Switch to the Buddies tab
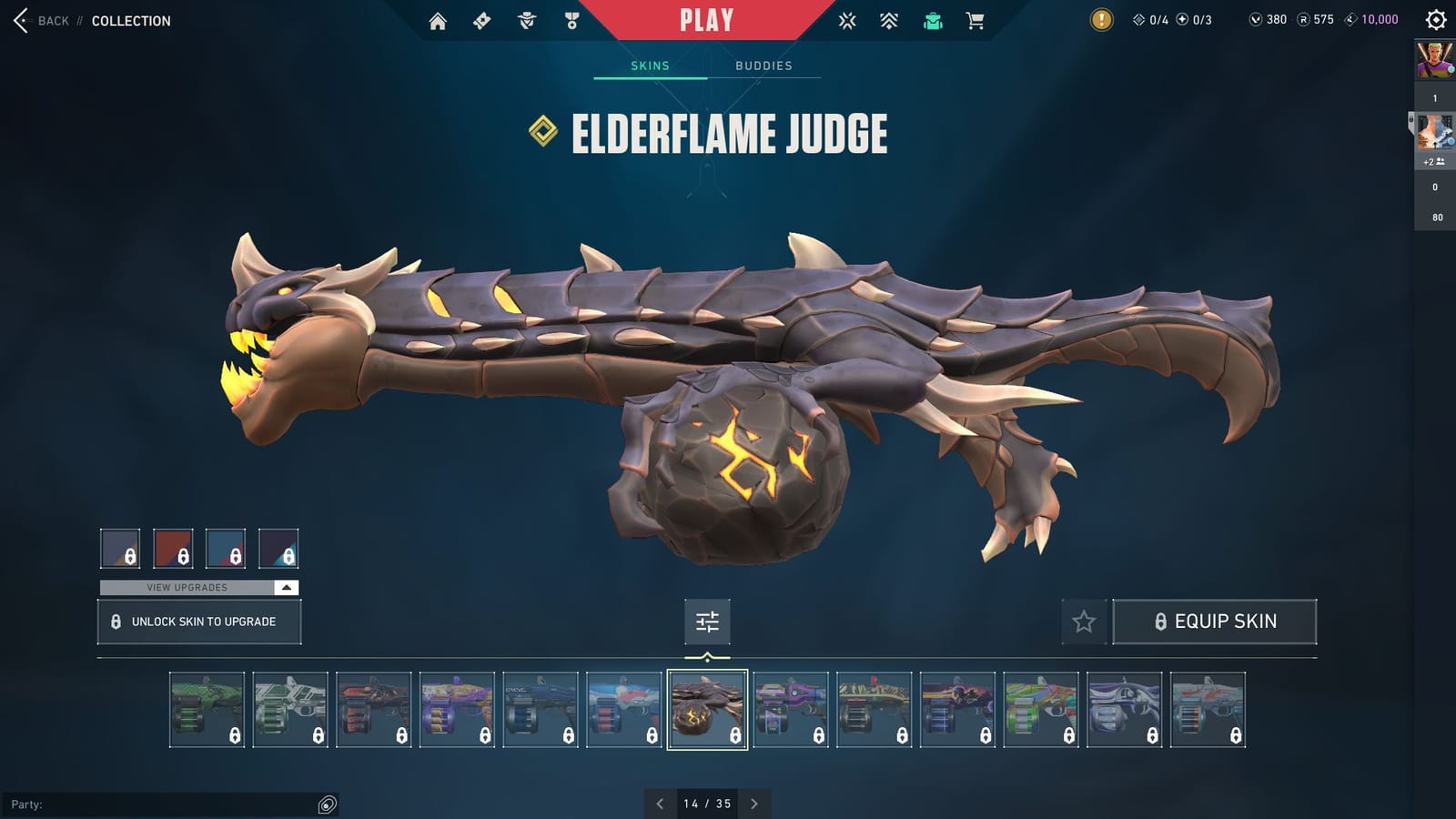 [x=764, y=65]
